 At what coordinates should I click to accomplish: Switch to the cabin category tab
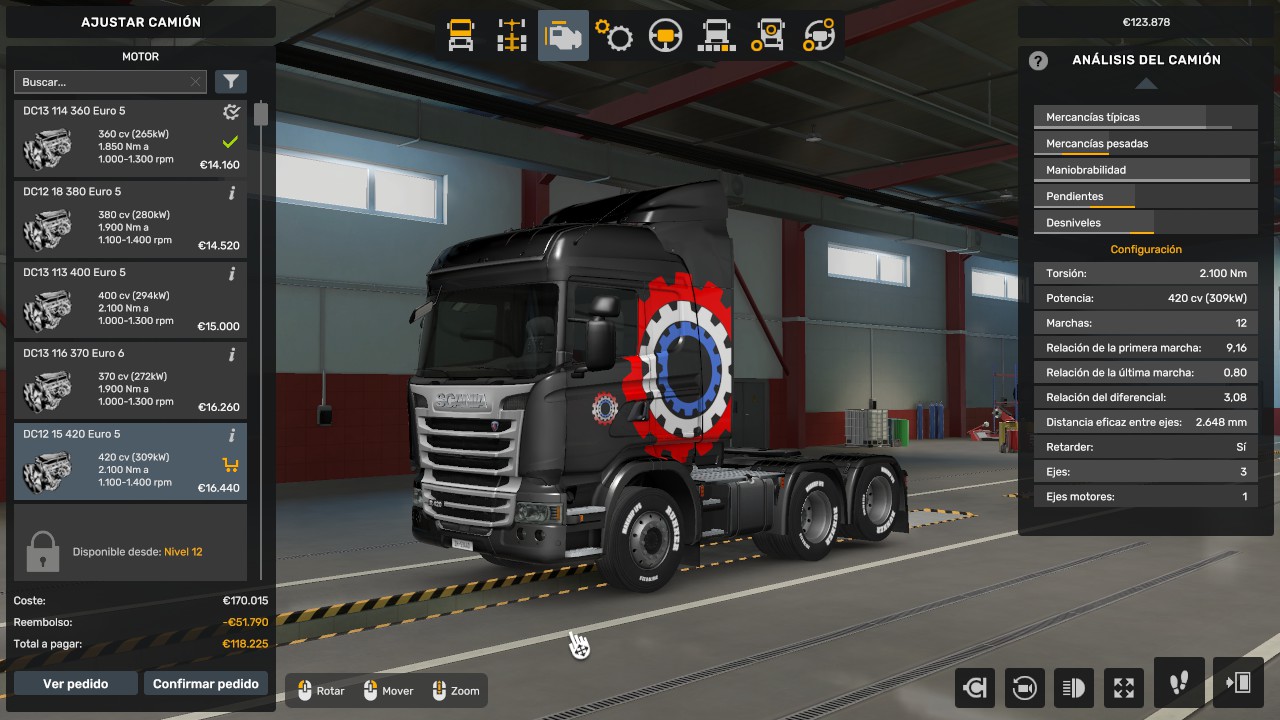pyautogui.click(x=460, y=36)
